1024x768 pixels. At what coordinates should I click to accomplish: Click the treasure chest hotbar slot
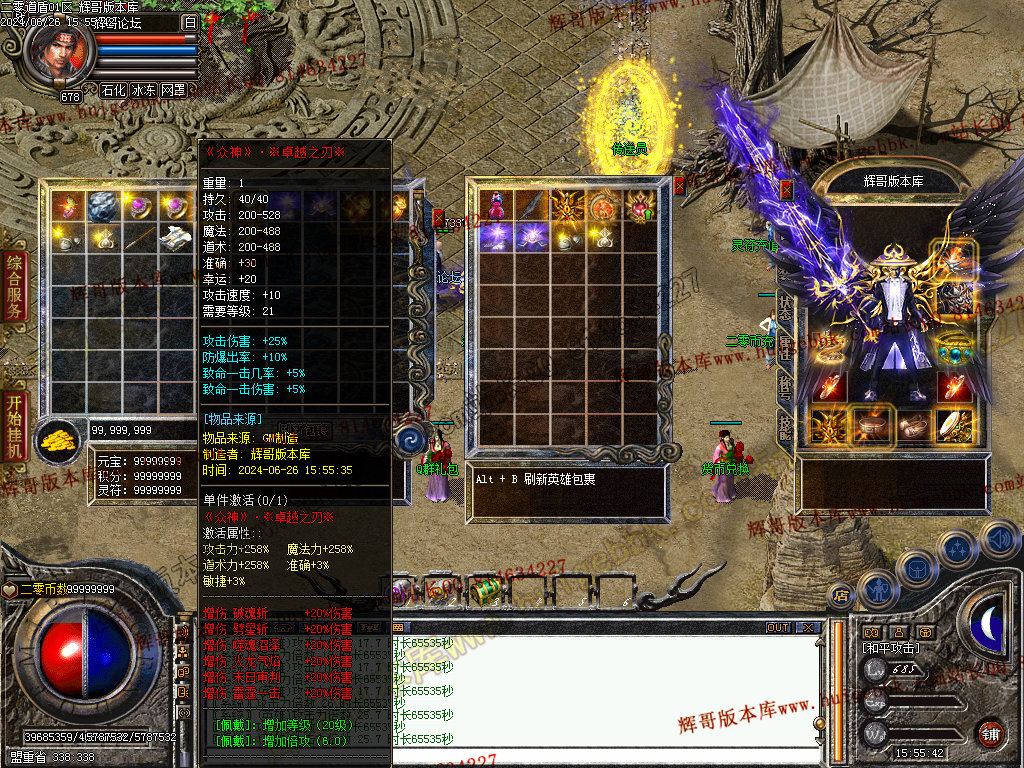(x=485, y=591)
